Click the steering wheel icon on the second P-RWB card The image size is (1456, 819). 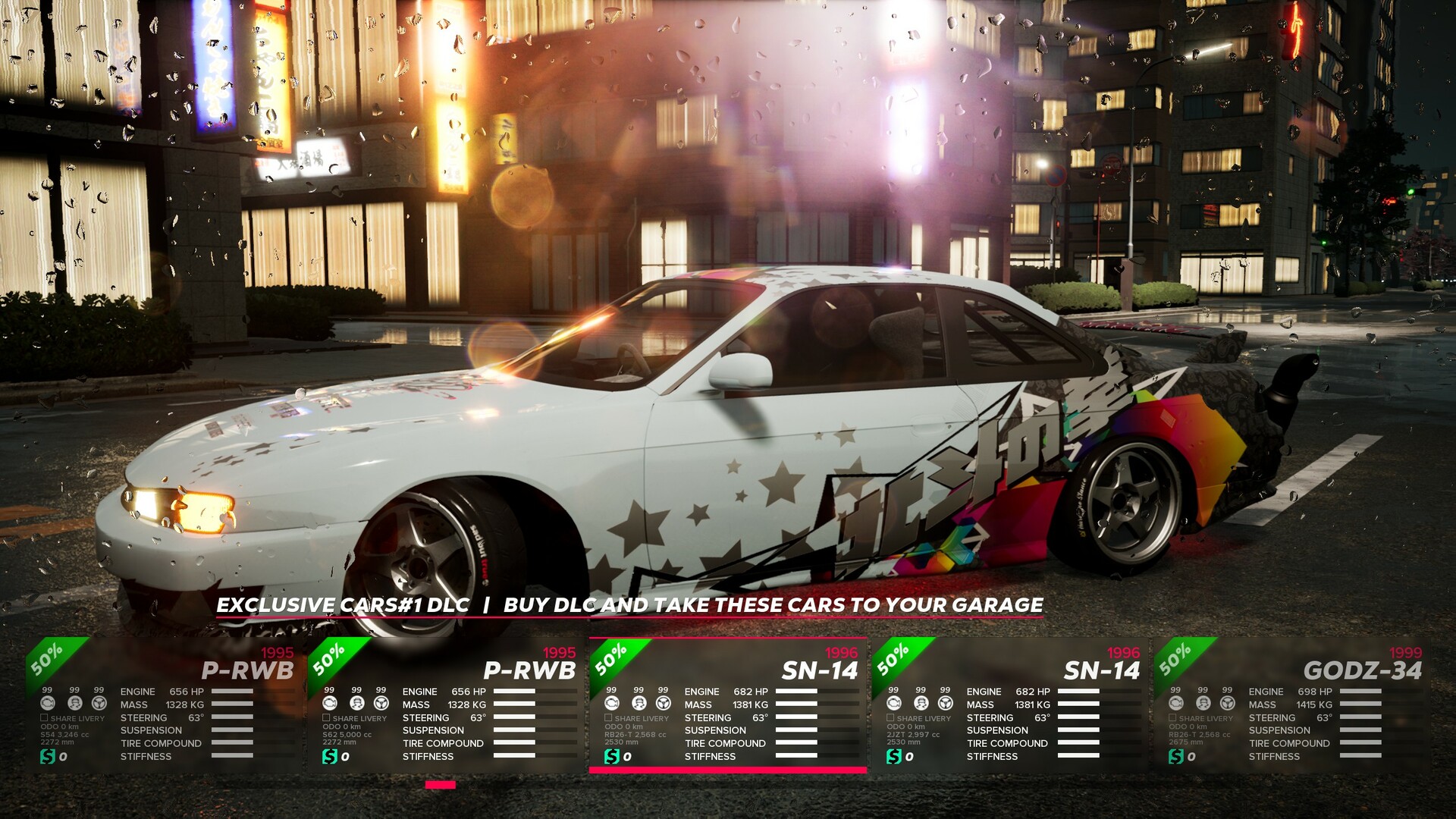point(380,703)
